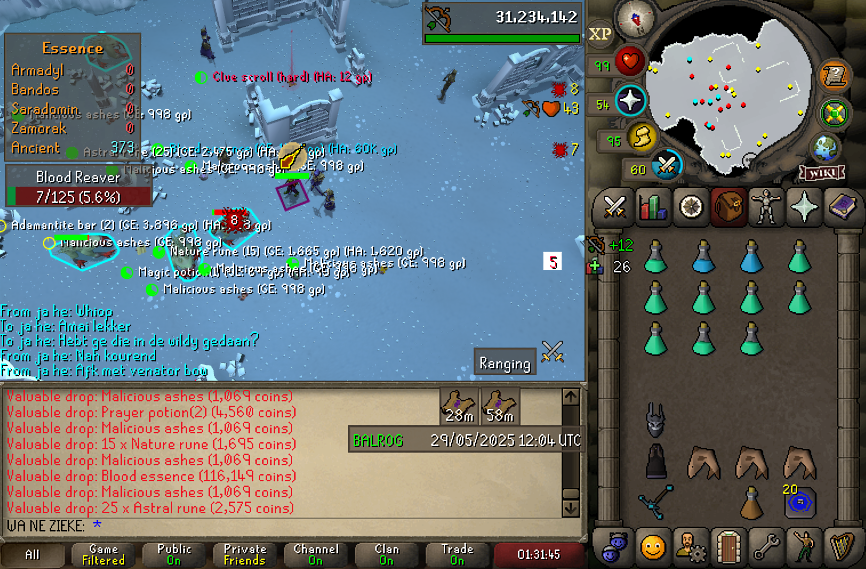This screenshot has height=569, width=866.
Task: Switch to the Magic spellbook tab
Action: 844,207
